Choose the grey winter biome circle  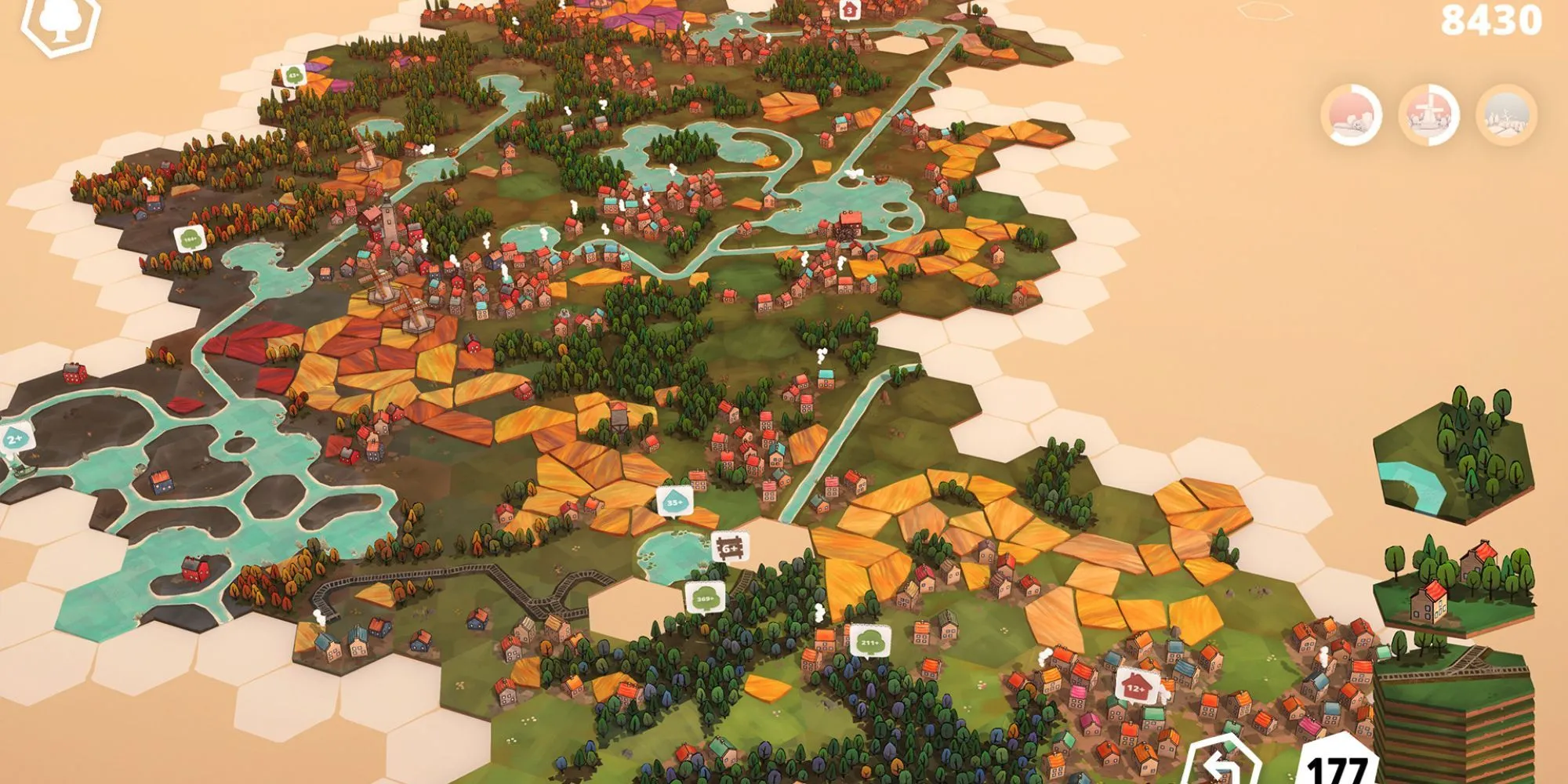[1506, 115]
